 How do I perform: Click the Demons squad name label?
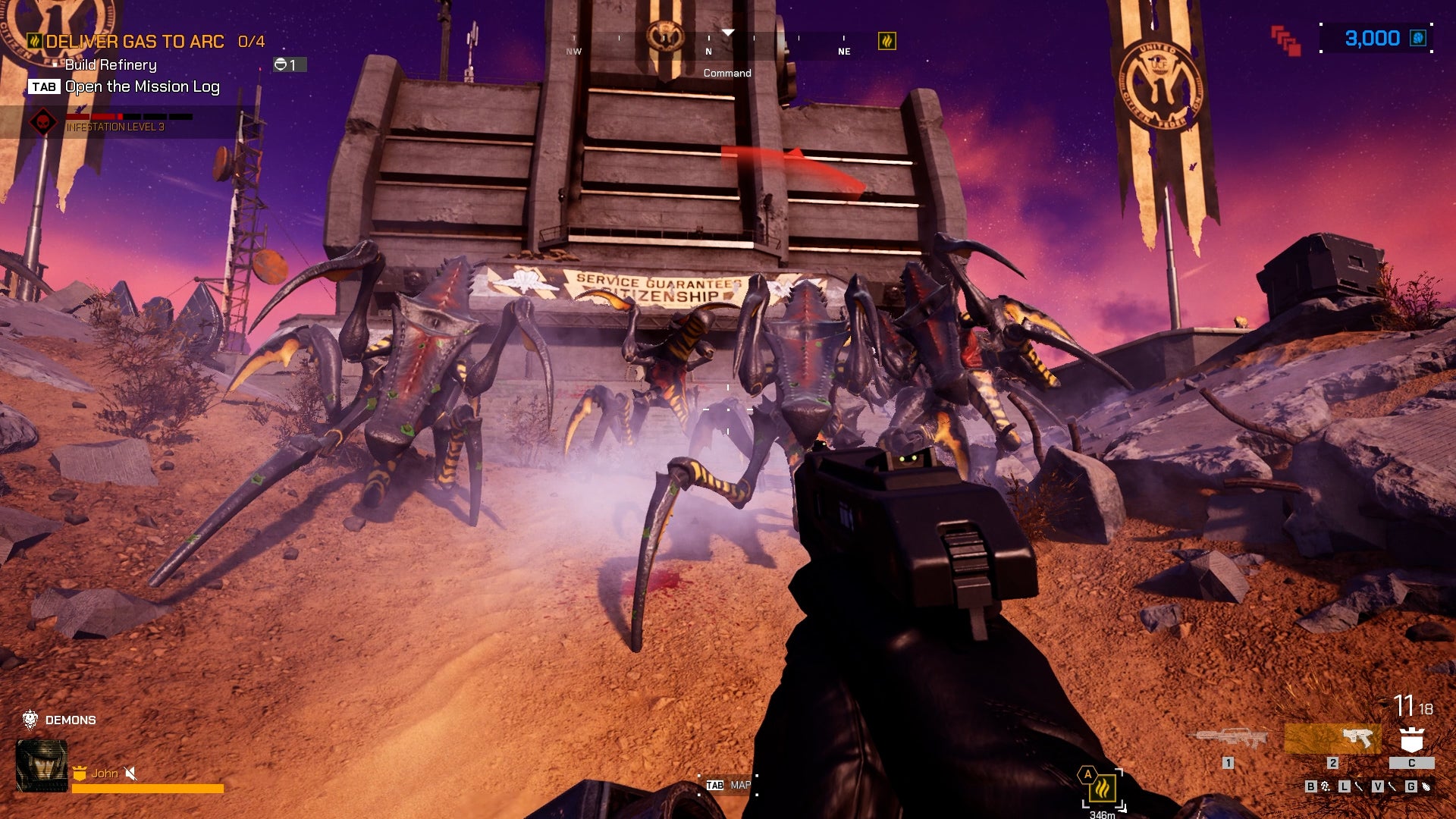pos(71,720)
